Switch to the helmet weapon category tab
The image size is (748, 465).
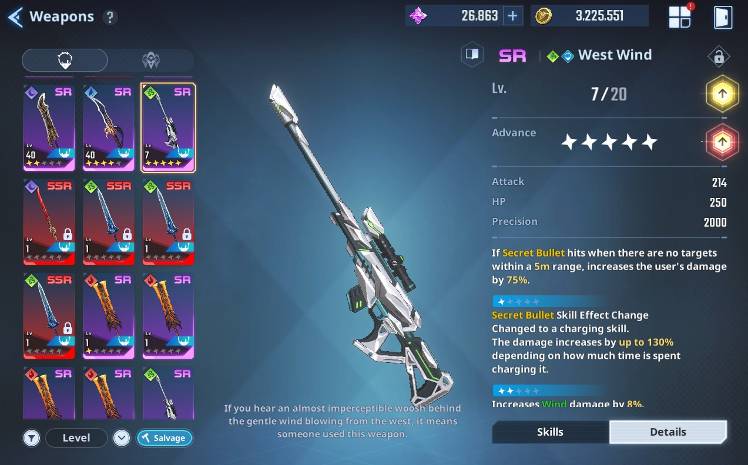(x=65, y=60)
